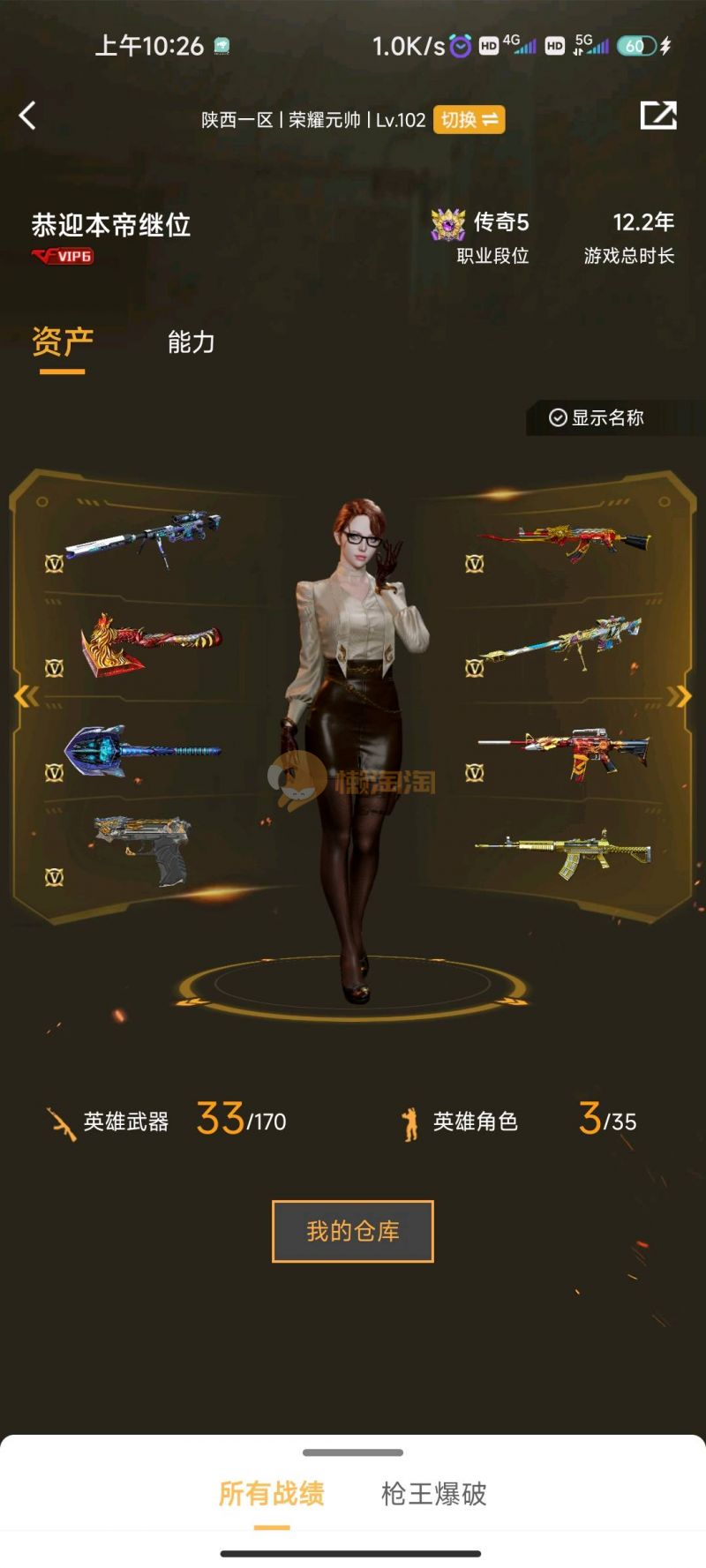
Task: Switch to the 枪王爆破 tab
Action: pos(433,1494)
